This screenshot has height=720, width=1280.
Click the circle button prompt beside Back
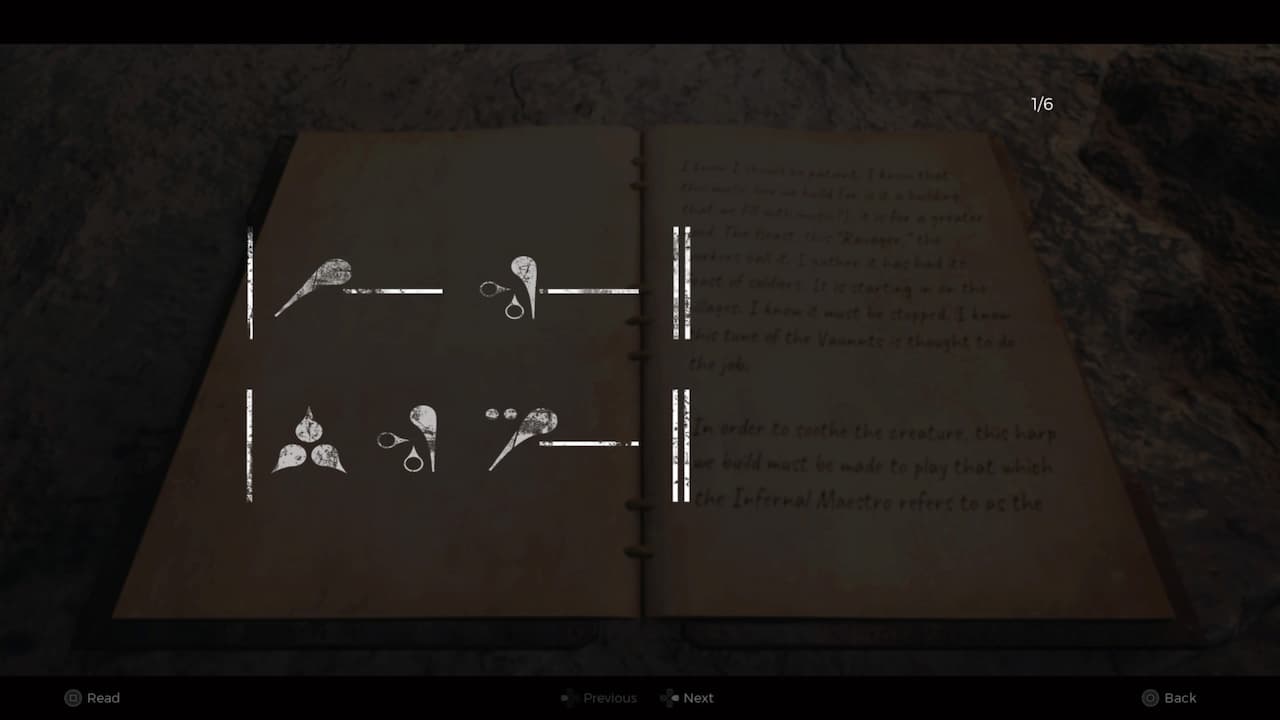(1151, 697)
